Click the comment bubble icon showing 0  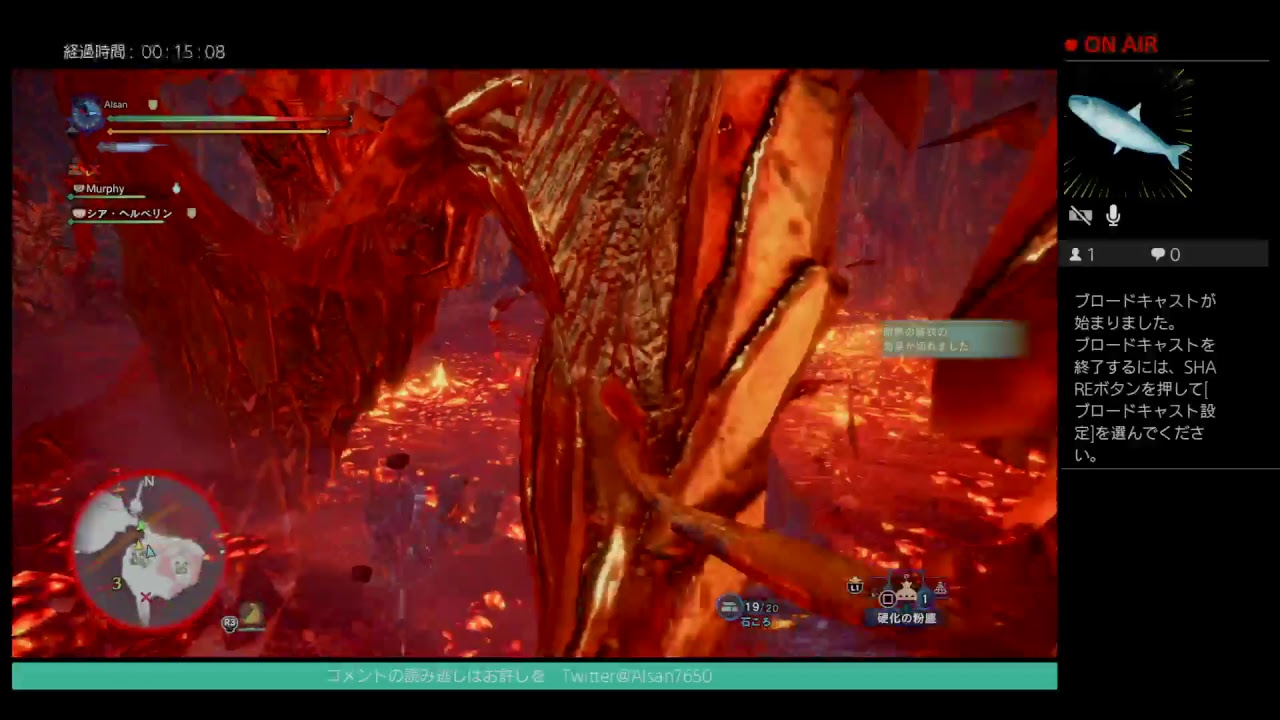[1157, 254]
